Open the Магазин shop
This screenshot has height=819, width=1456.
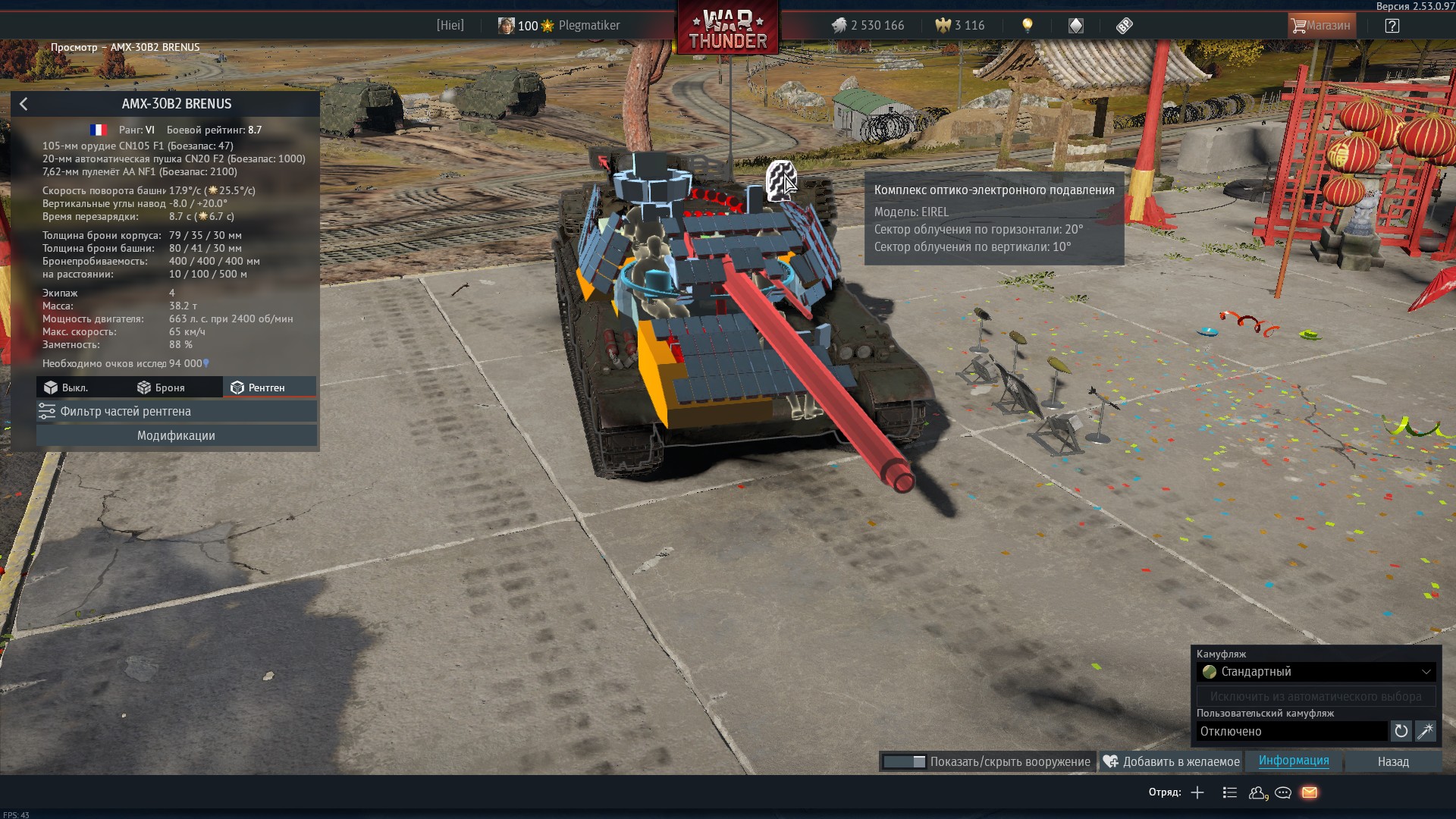[x=1320, y=26]
